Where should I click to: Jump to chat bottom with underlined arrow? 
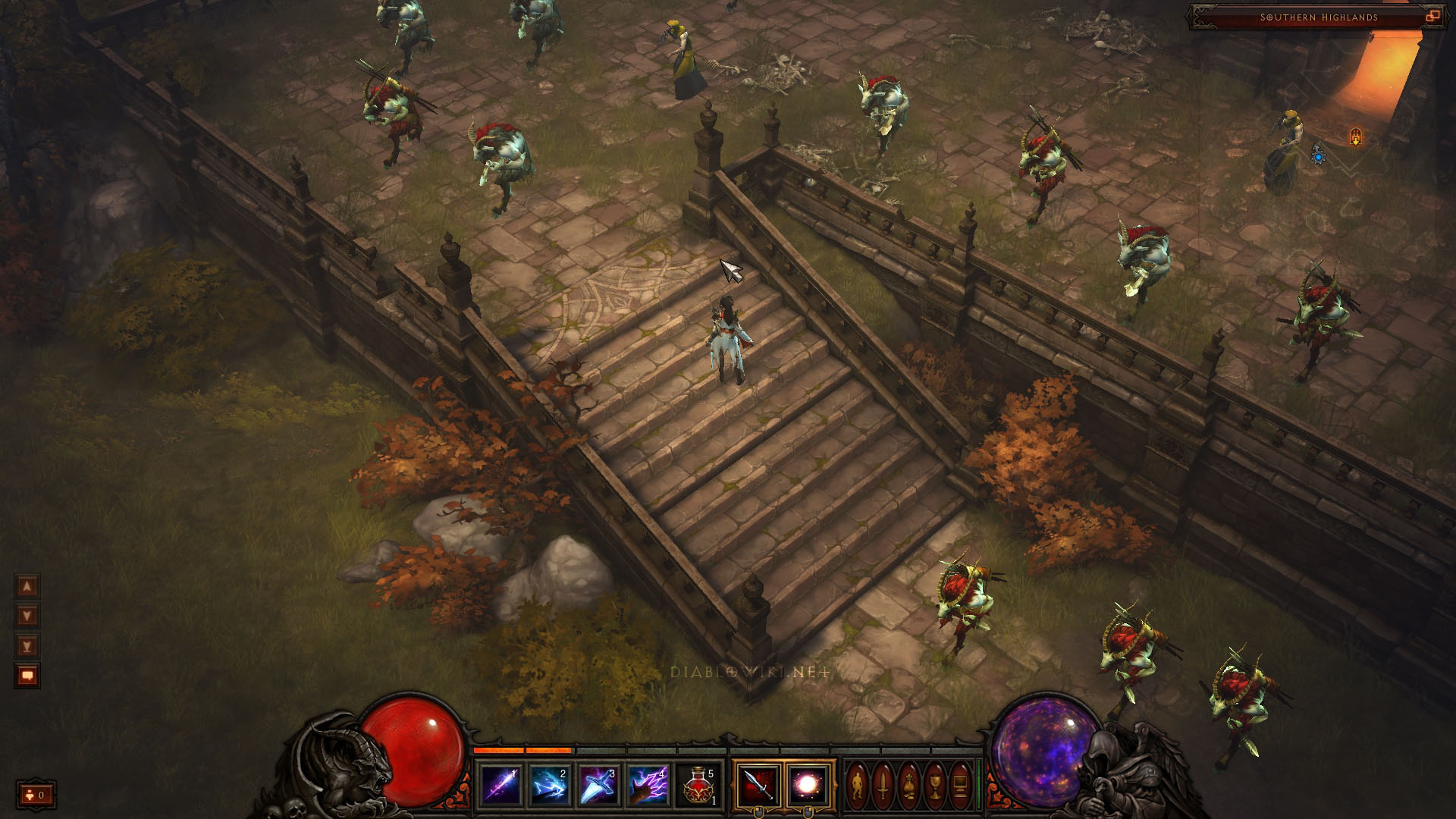(x=27, y=646)
